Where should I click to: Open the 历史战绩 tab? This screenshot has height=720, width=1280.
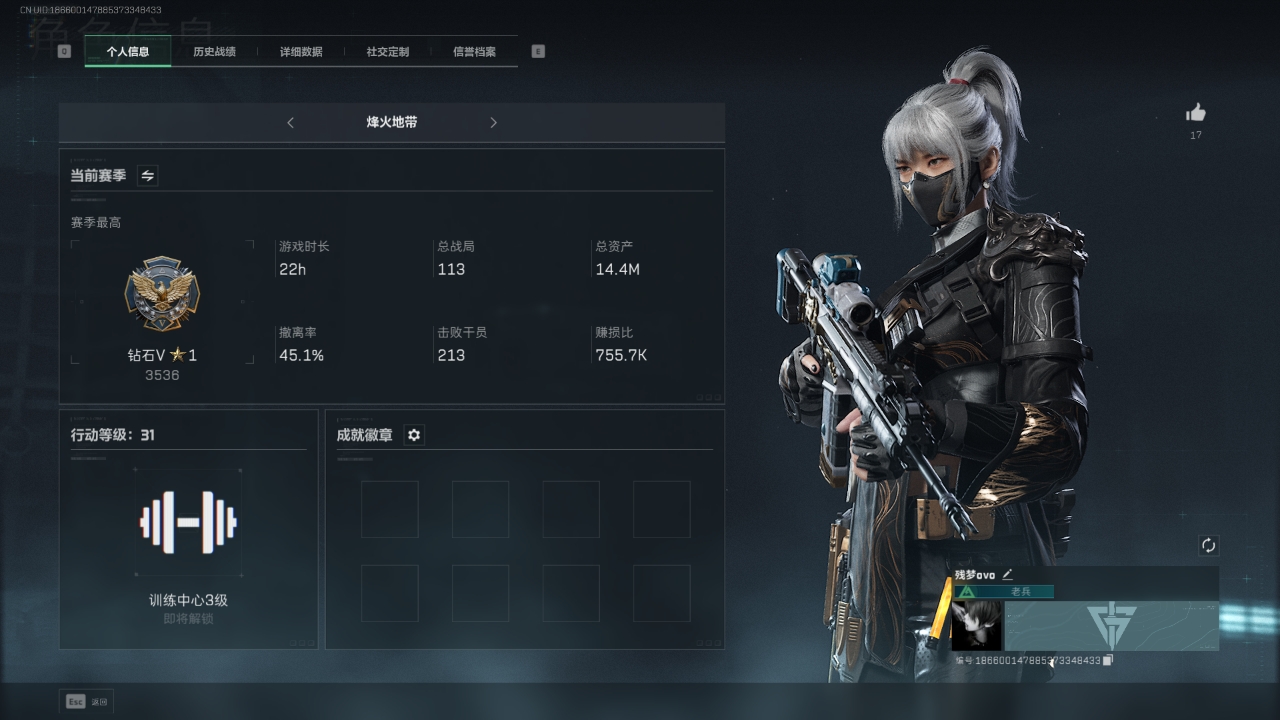pyautogui.click(x=214, y=52)
